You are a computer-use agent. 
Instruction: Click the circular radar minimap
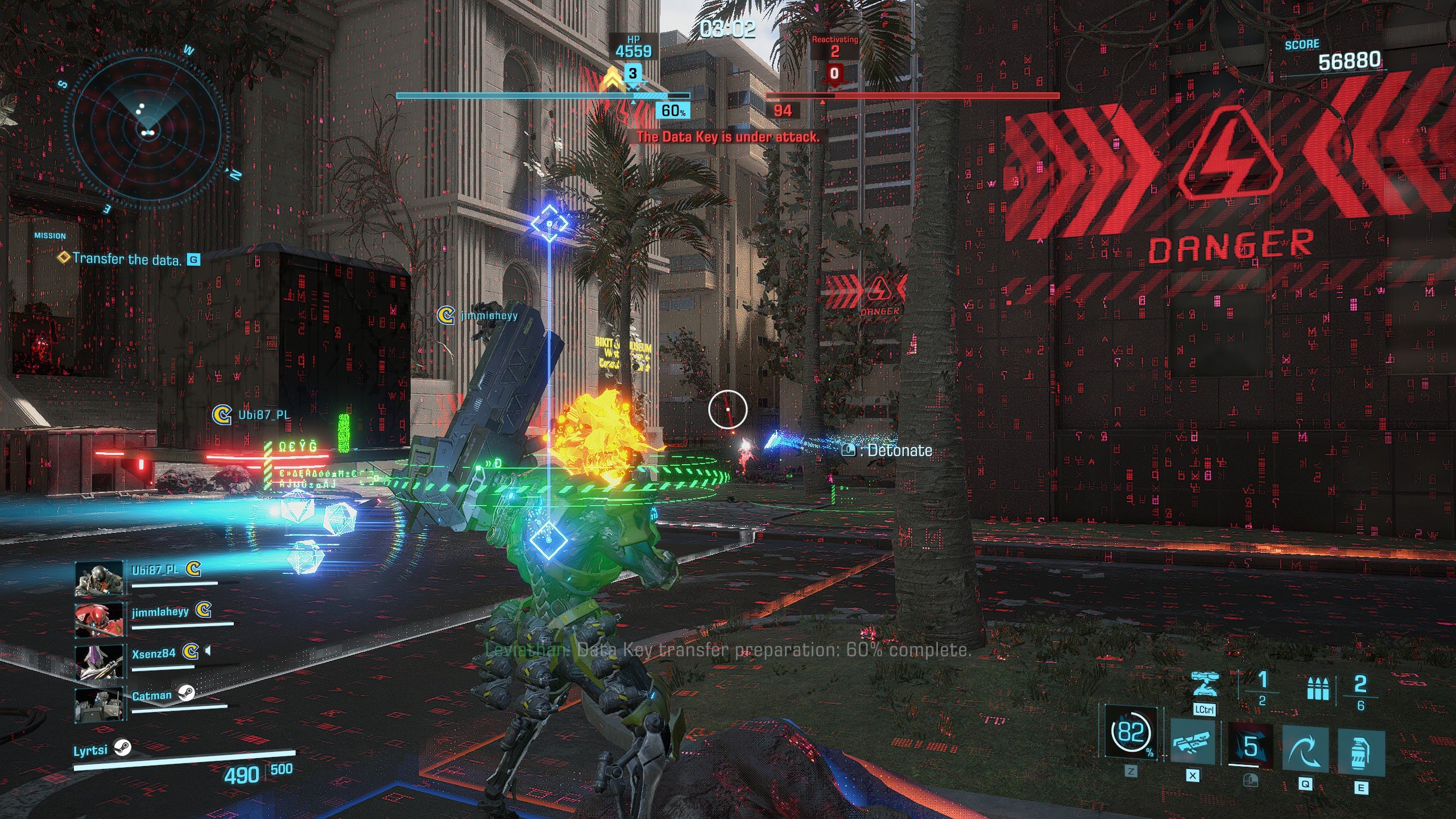point(147,129)
